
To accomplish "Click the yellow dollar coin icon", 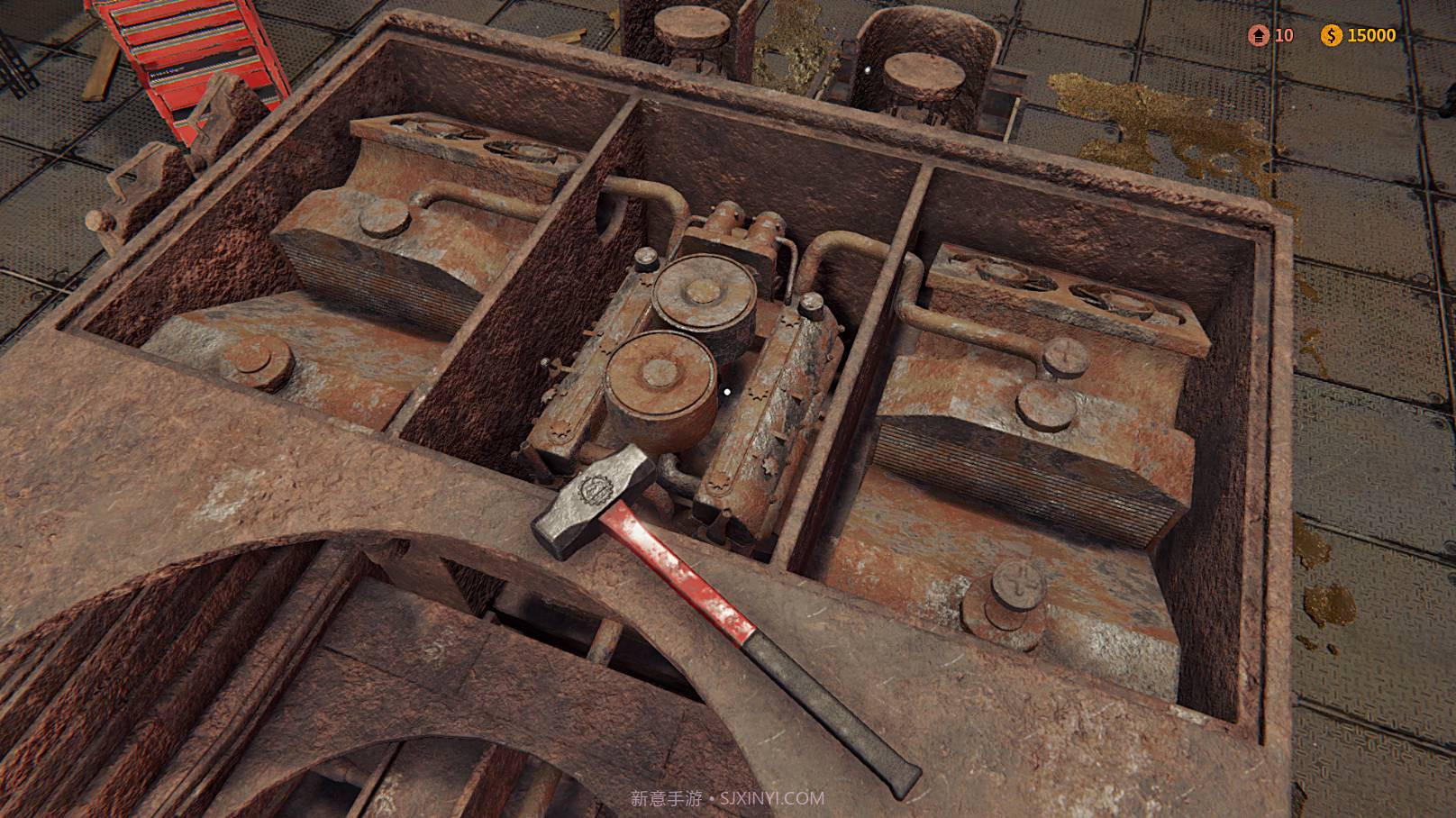I will [x=1332, y=36].
